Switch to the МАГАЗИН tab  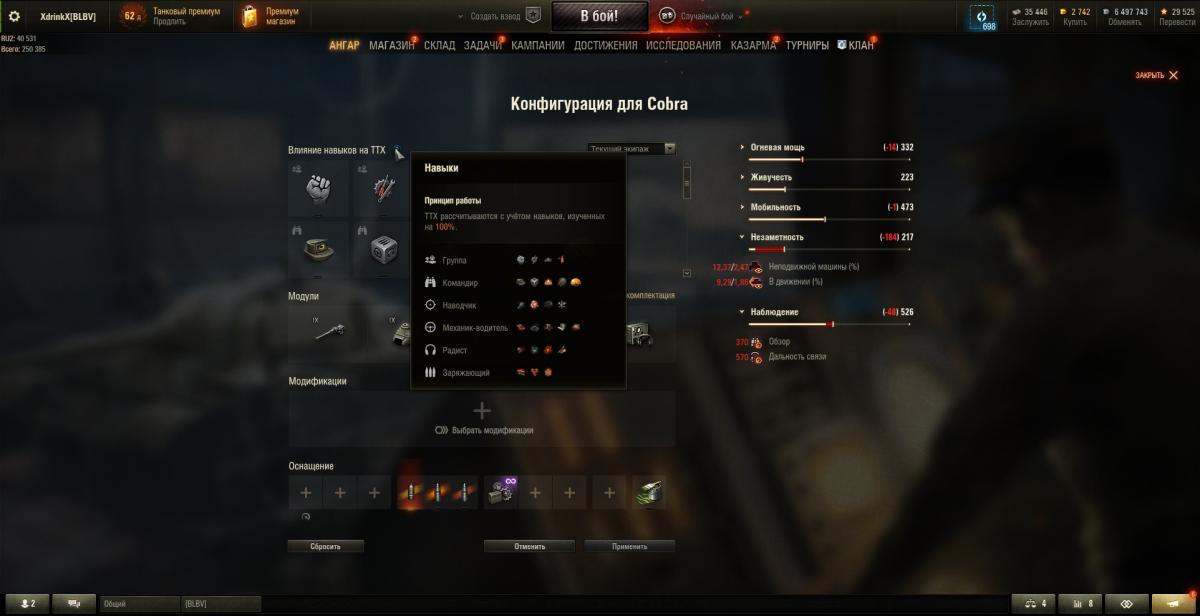[x=391, y=45]
